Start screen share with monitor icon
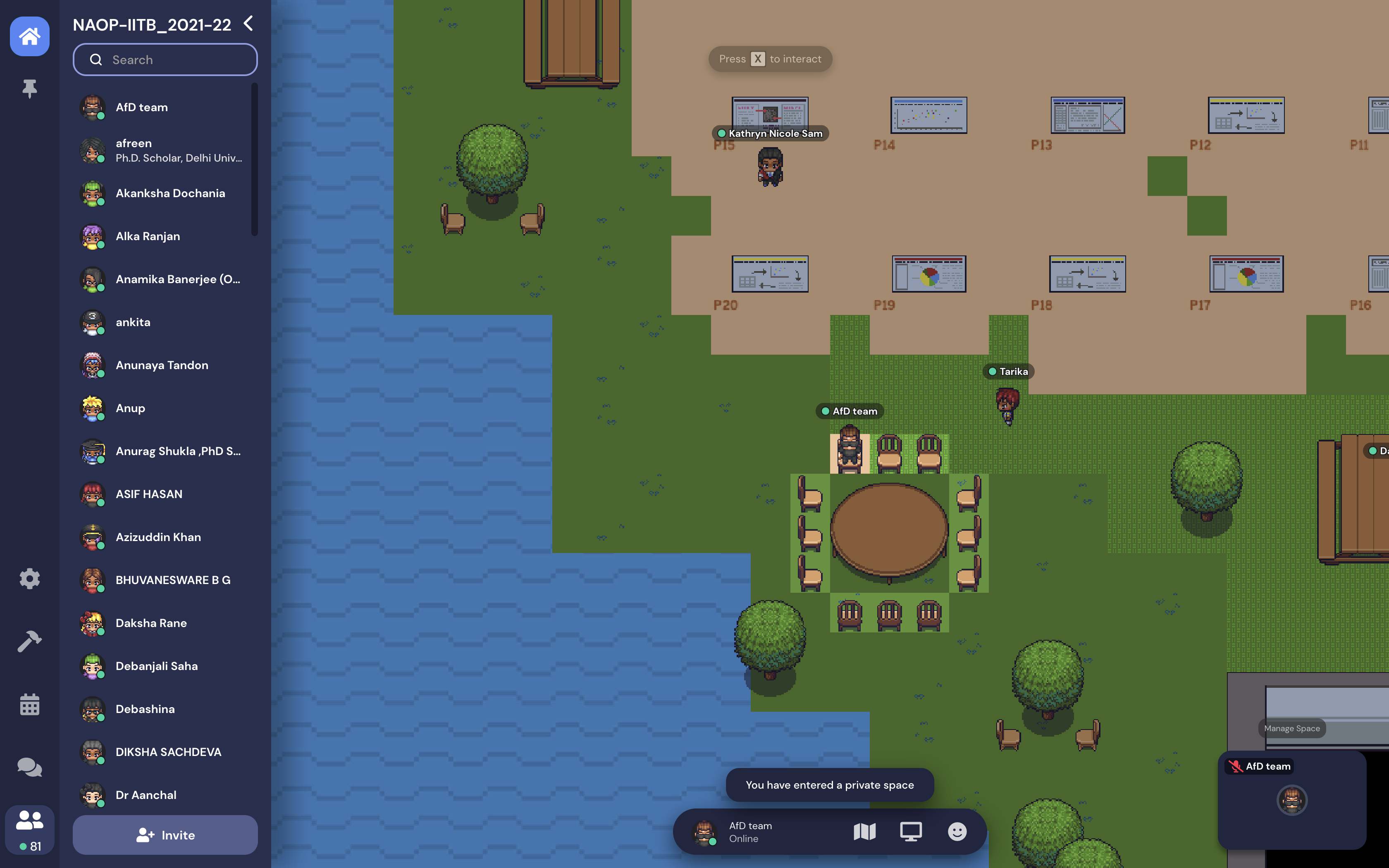The image size is (1389, 868). pos(911,832)
